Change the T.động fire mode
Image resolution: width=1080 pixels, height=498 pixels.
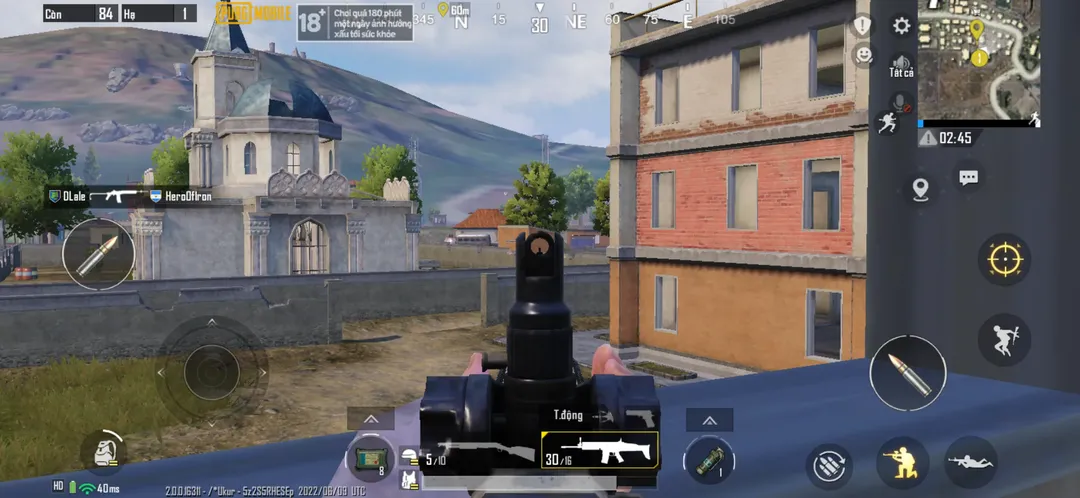click(x=568, y=414)
